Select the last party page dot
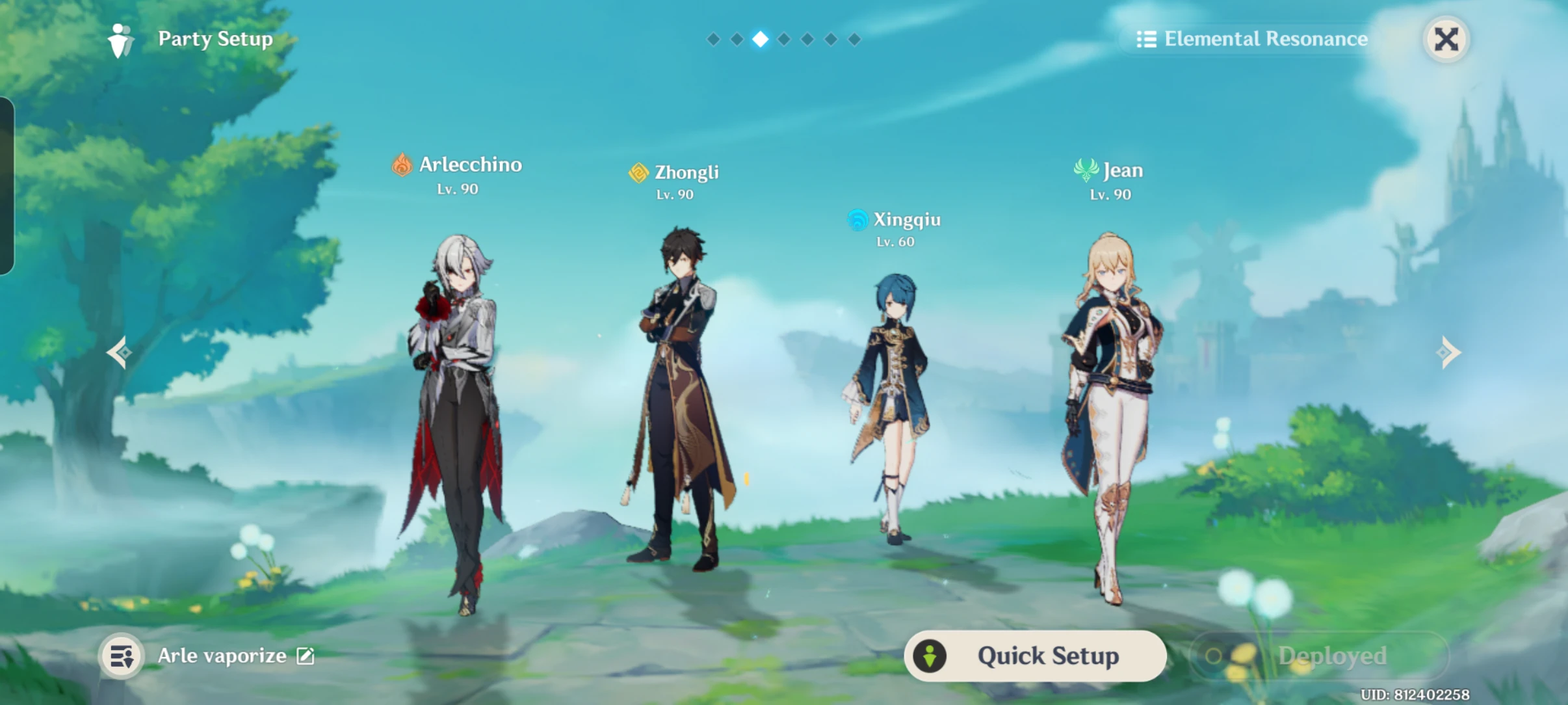The image size is (1568, 705). coord(854,38)
